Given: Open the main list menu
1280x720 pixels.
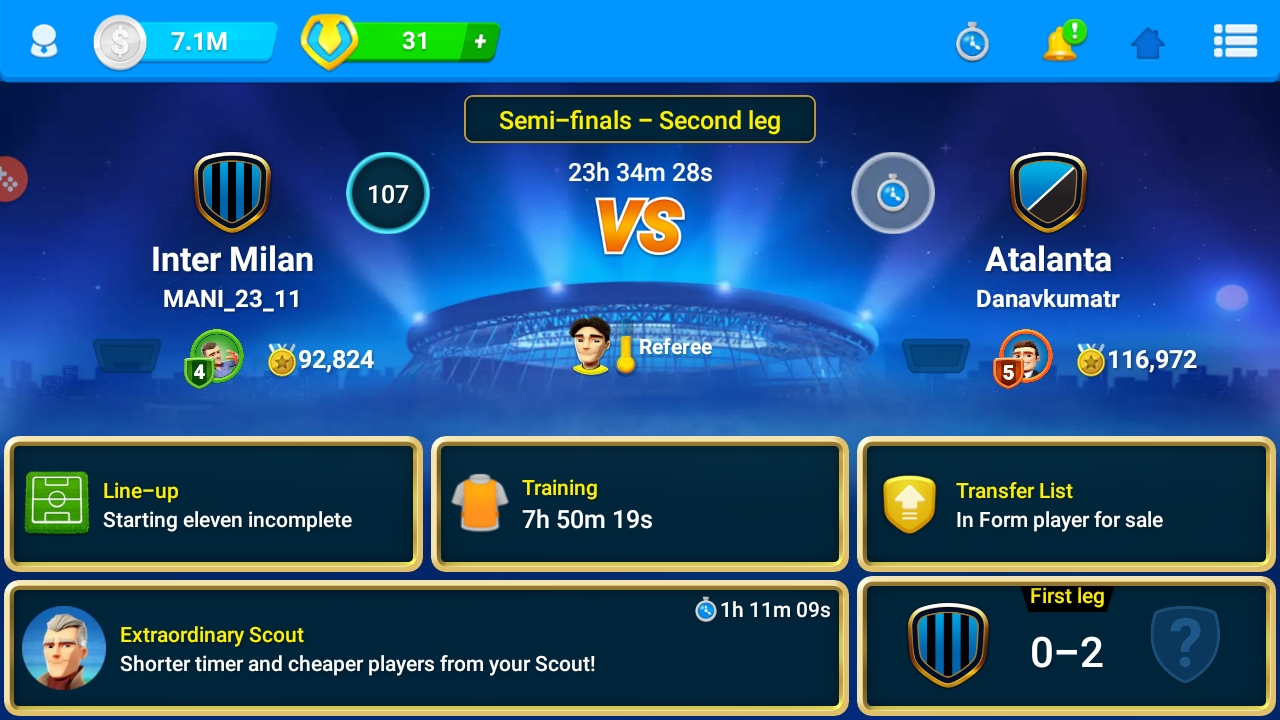Looking at the screenshot, I should (x=1235, y=41).
